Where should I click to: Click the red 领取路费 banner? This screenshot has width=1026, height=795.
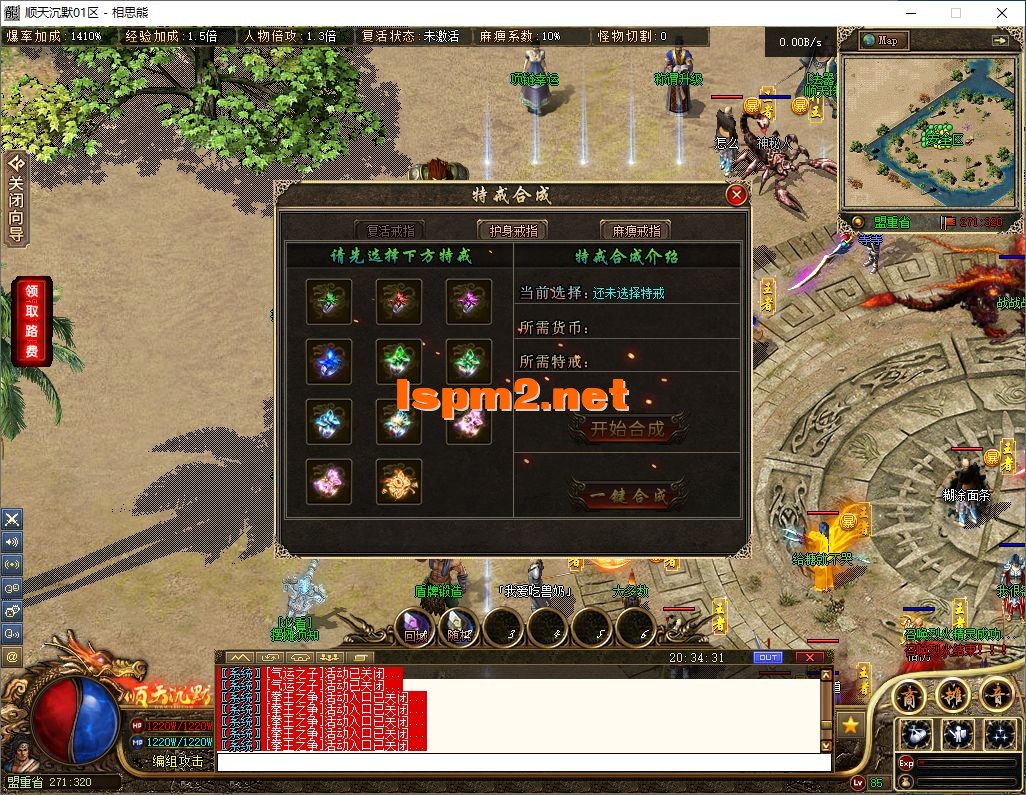(x=31, y=321)
